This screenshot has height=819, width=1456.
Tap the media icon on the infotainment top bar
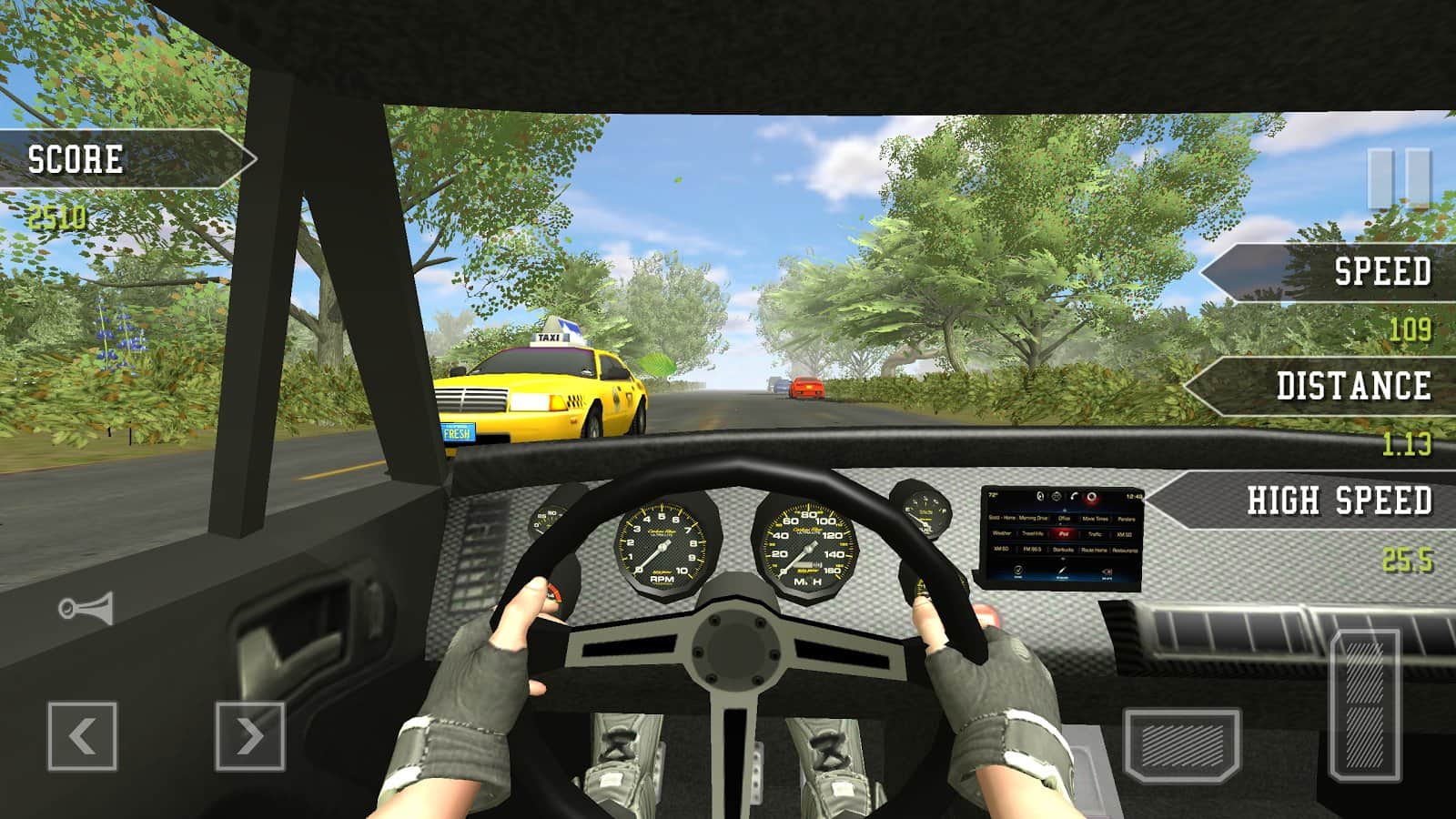(x=1041, y=496)
